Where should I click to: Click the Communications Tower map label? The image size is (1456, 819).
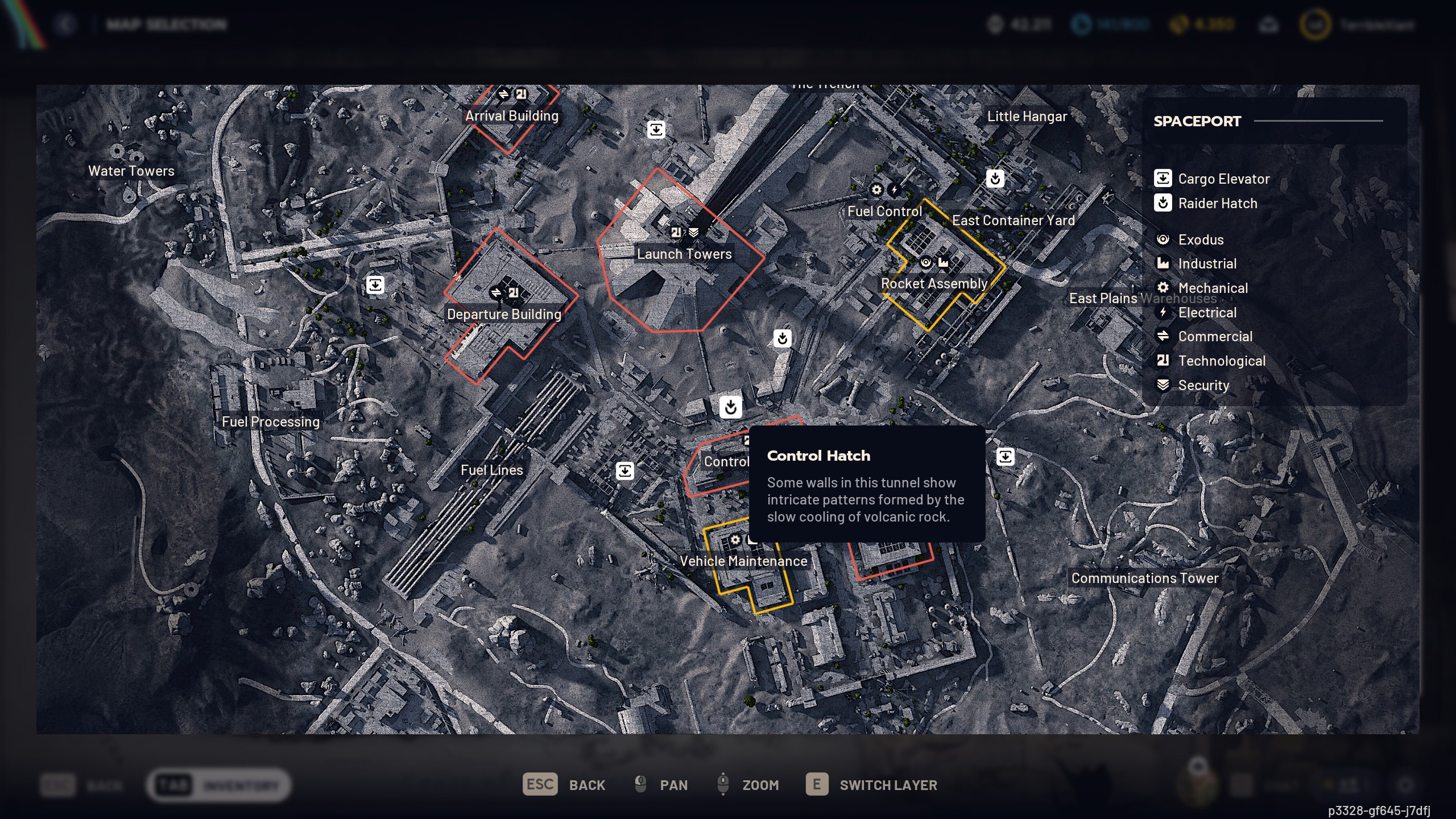pos(1145,578)
